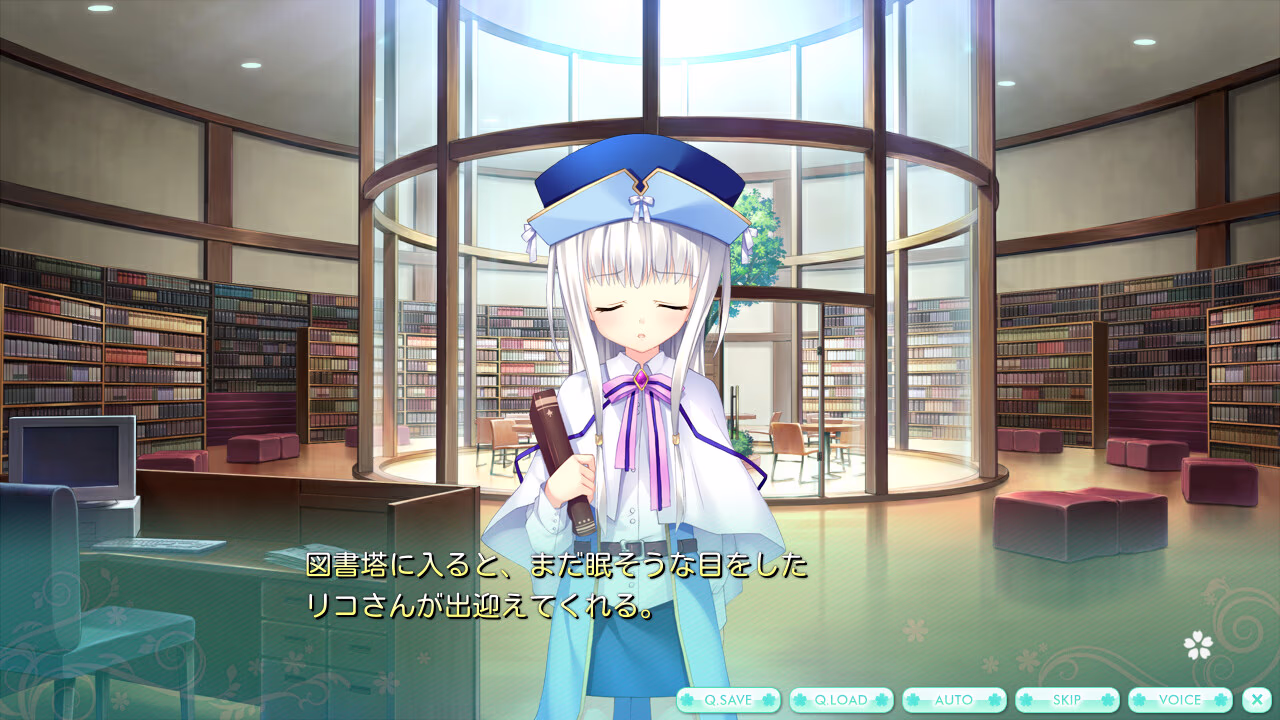Advance dialogue via the cherry blossom icon
The image size is (1280, 720).
(x=1198, y=645)
